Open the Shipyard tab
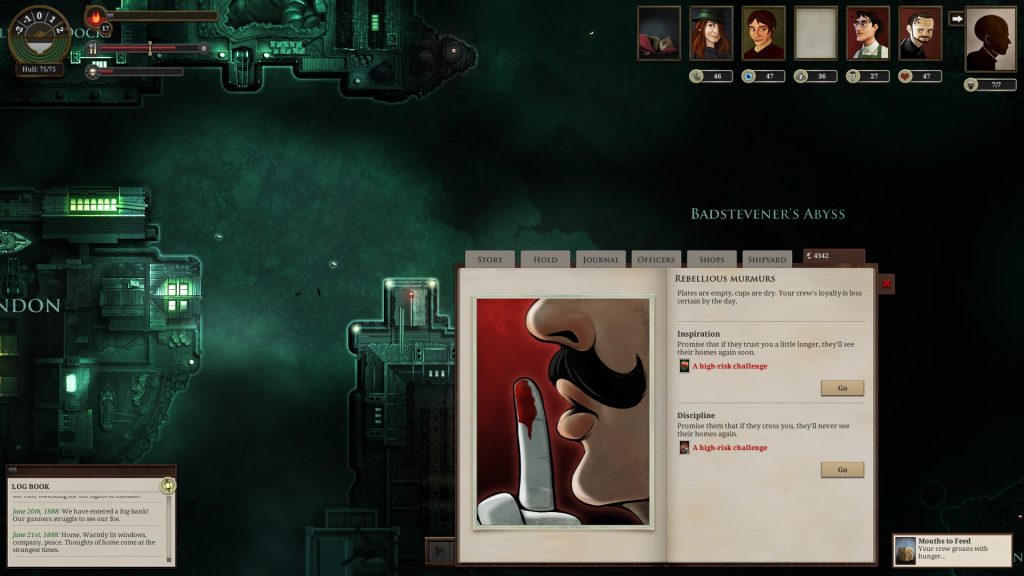The height and width of the screenshot is (576, 1024). coord(767,260)
